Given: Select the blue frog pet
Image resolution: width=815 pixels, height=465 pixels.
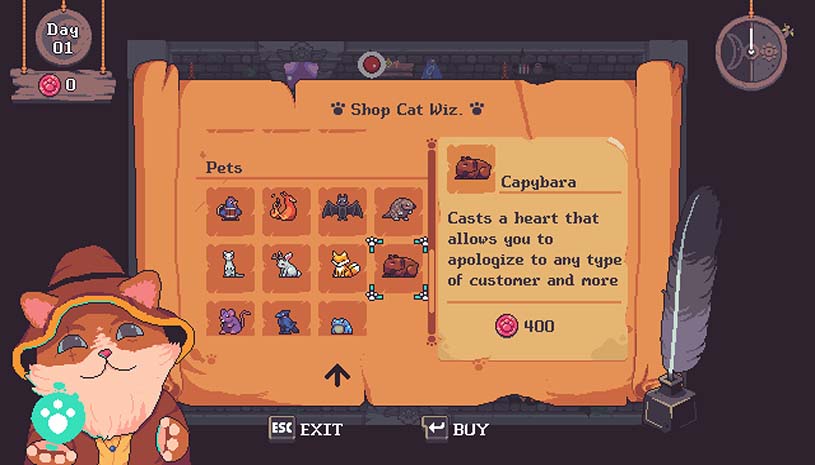Looking at the screenshot, I should click(x=343, y=321).
